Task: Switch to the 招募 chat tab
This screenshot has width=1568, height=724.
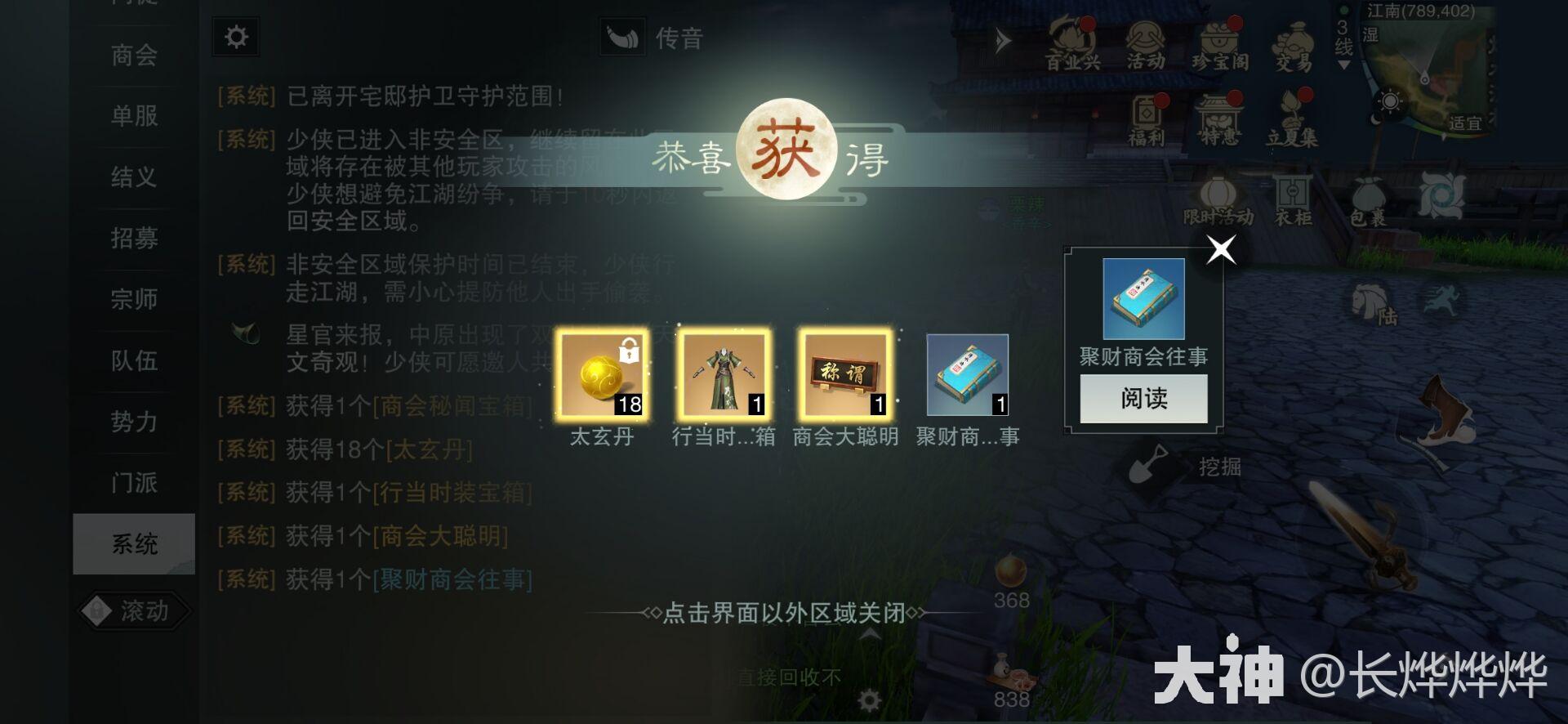Action: (x=134, y=239)
